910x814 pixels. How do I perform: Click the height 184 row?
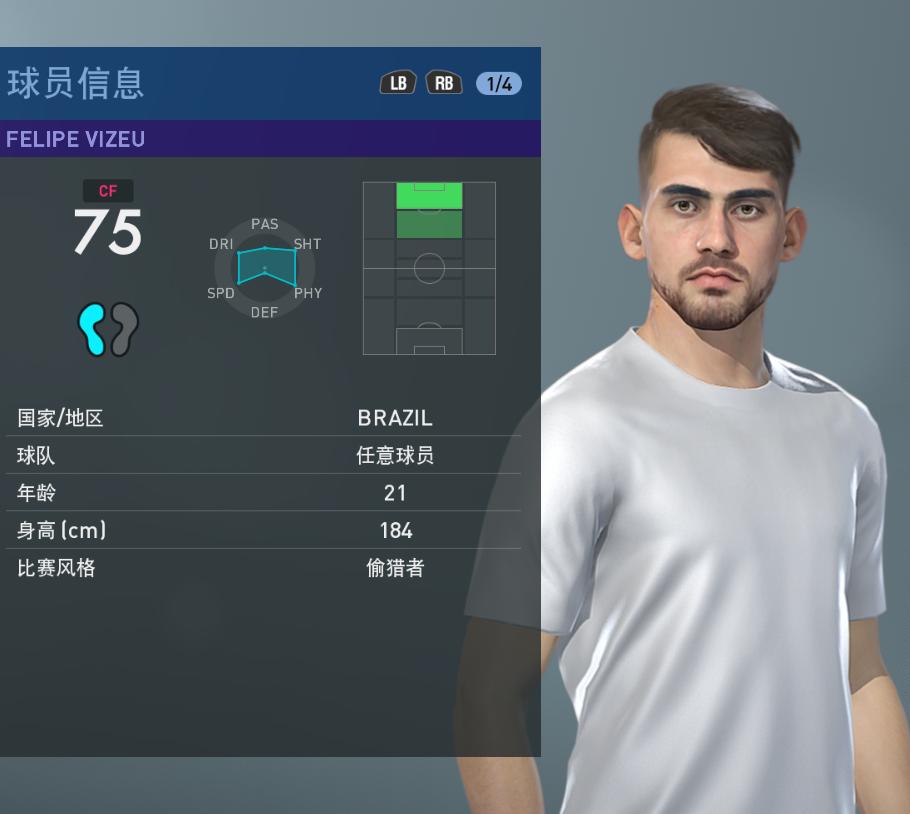click(x=263, y=530)
